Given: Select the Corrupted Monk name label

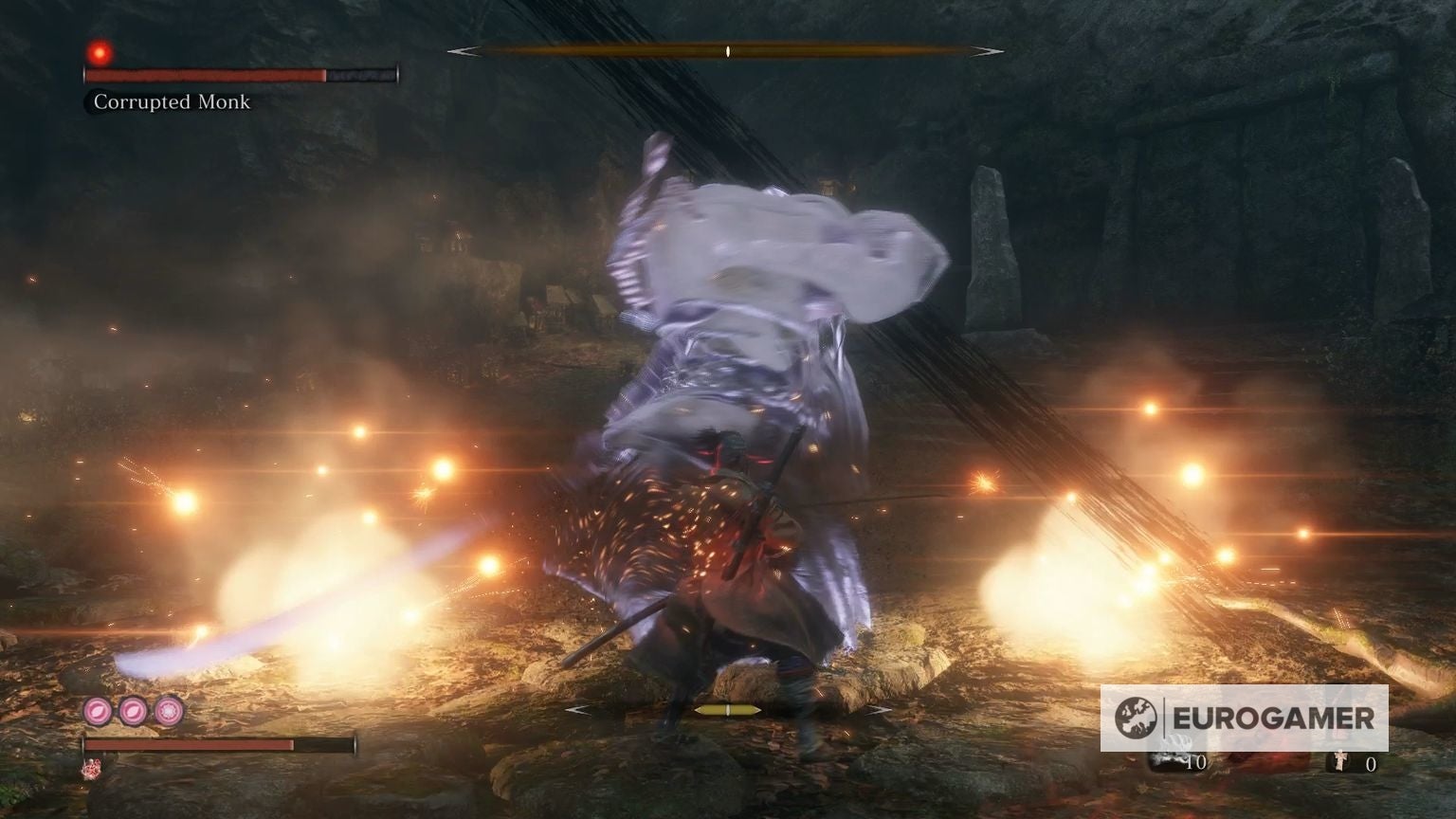Looking at the screenshot, I should 171,102.
